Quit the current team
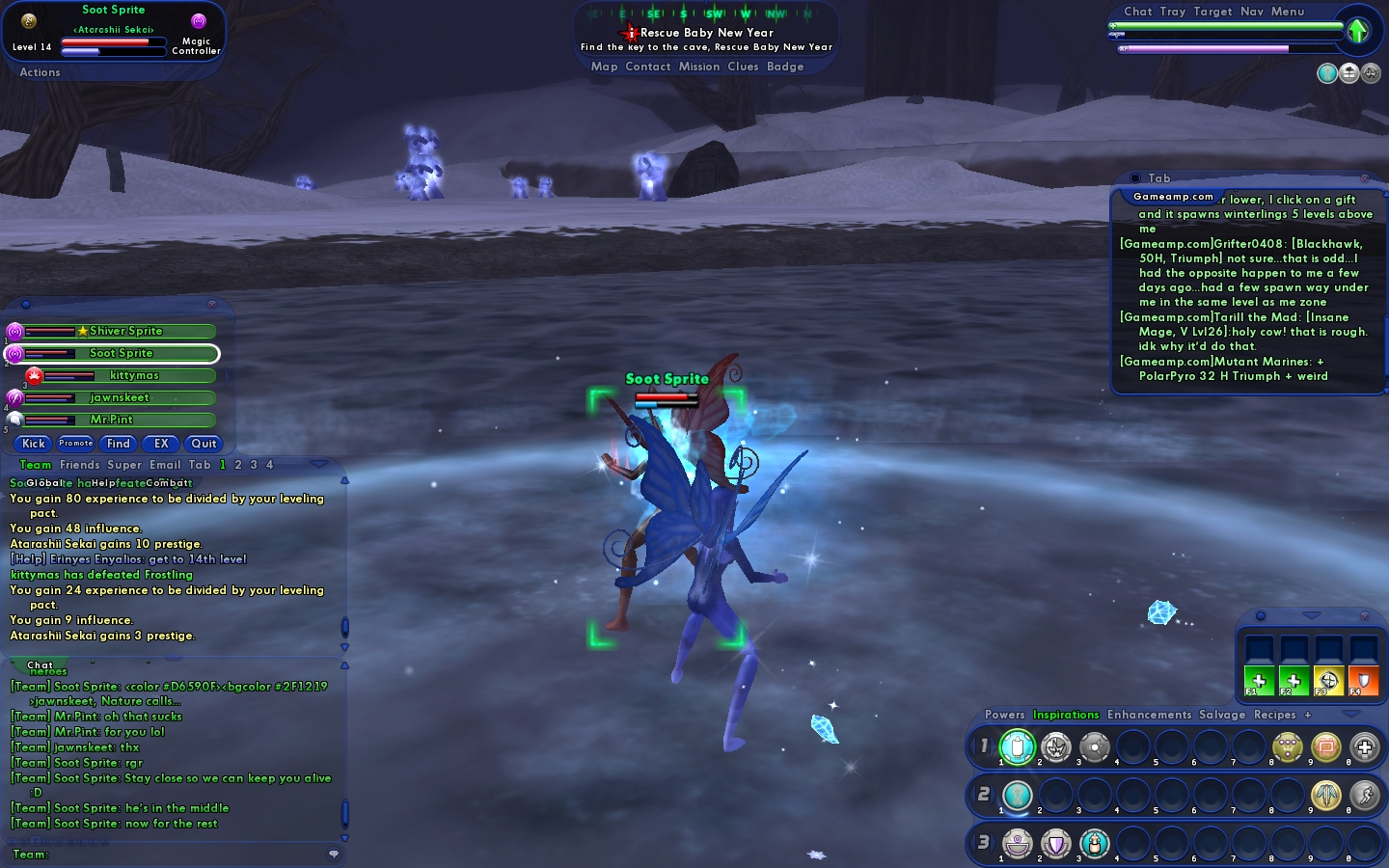The height and width of the screenshot is (868, 1389). 204,444
